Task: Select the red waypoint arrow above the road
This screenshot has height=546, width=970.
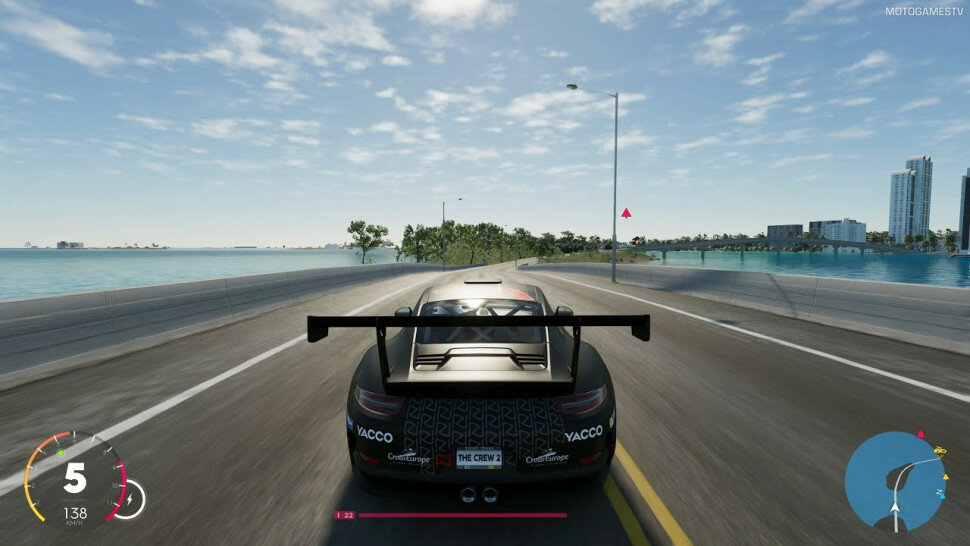Action: tap(626, 212)
